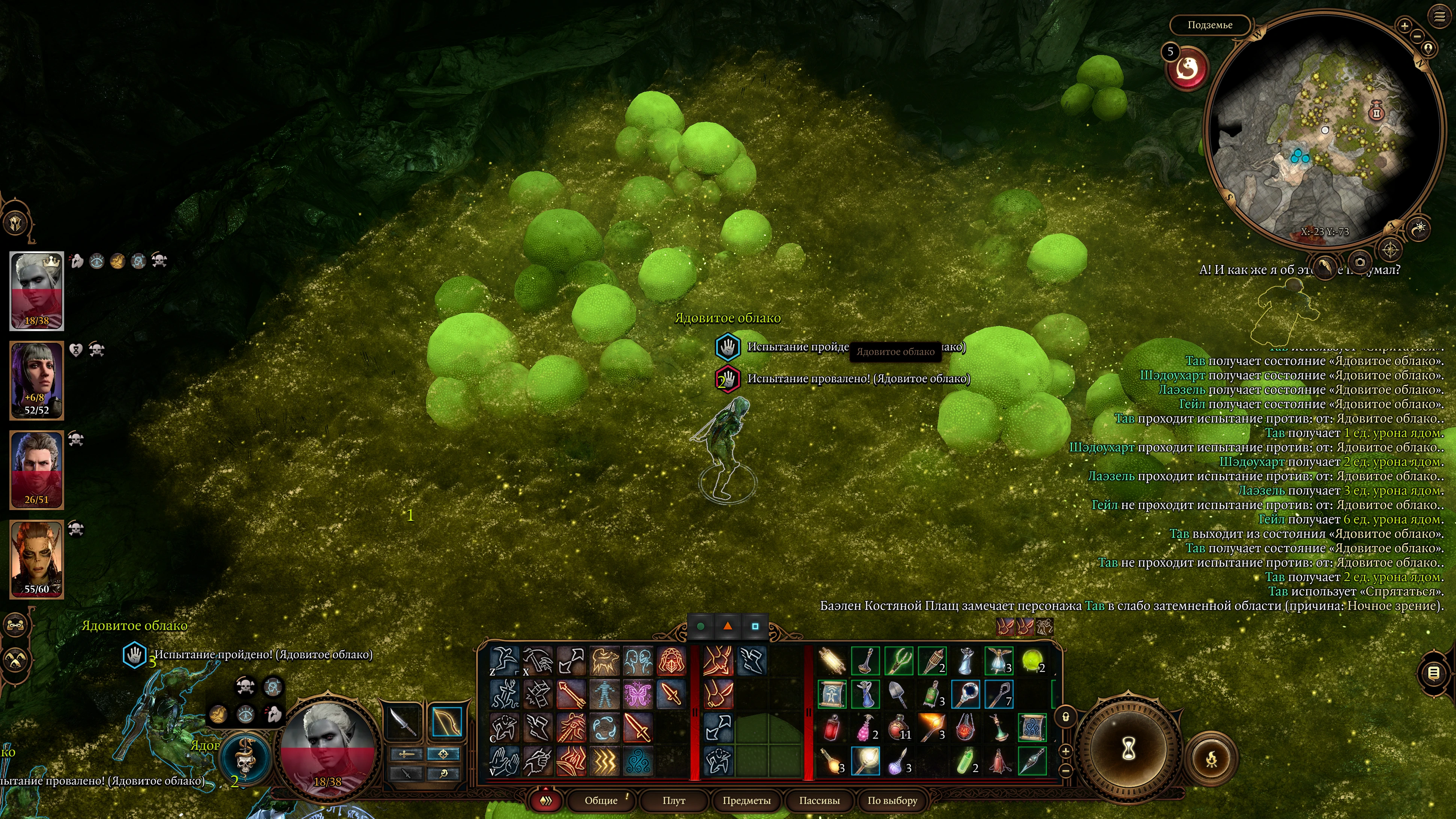
Task: Use the shovel item in the hotbar
Action: pyautogui.click(x=898, y=695)
